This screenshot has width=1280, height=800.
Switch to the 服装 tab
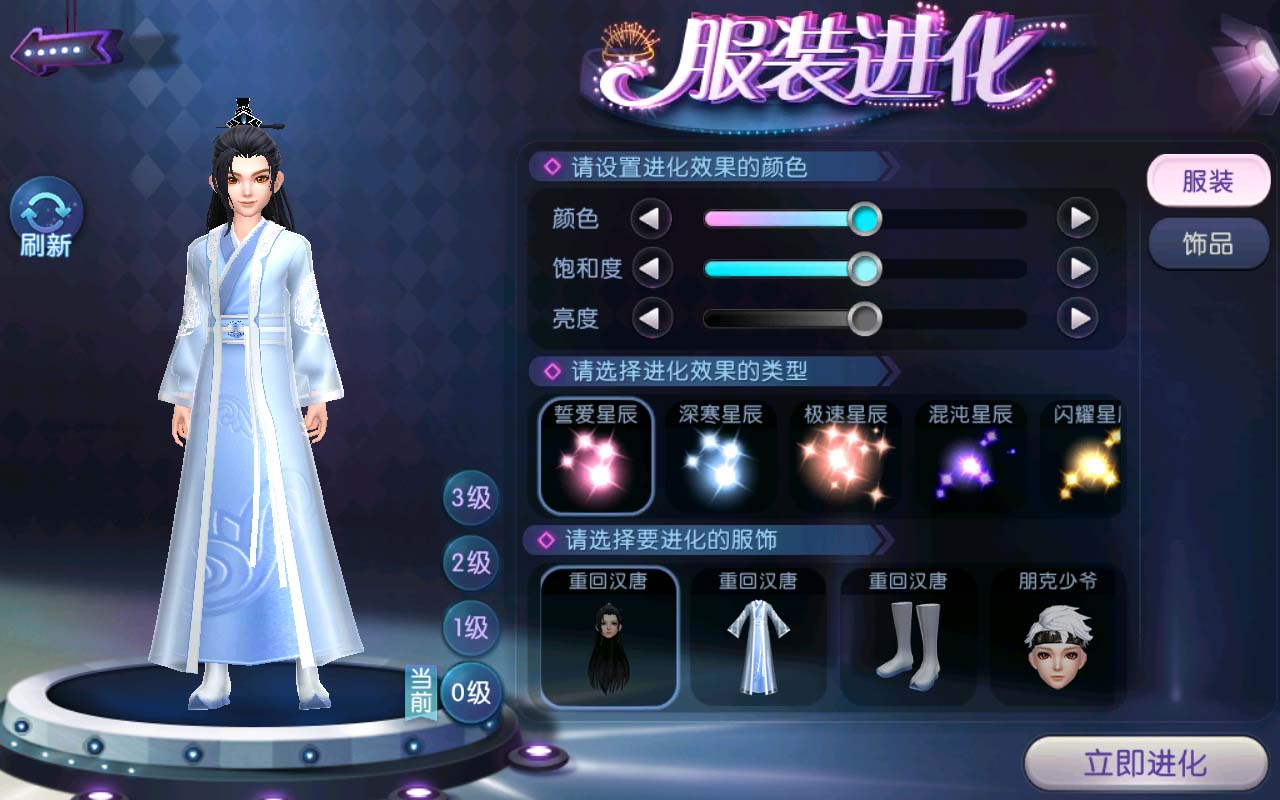click(x=1208, y=182)
